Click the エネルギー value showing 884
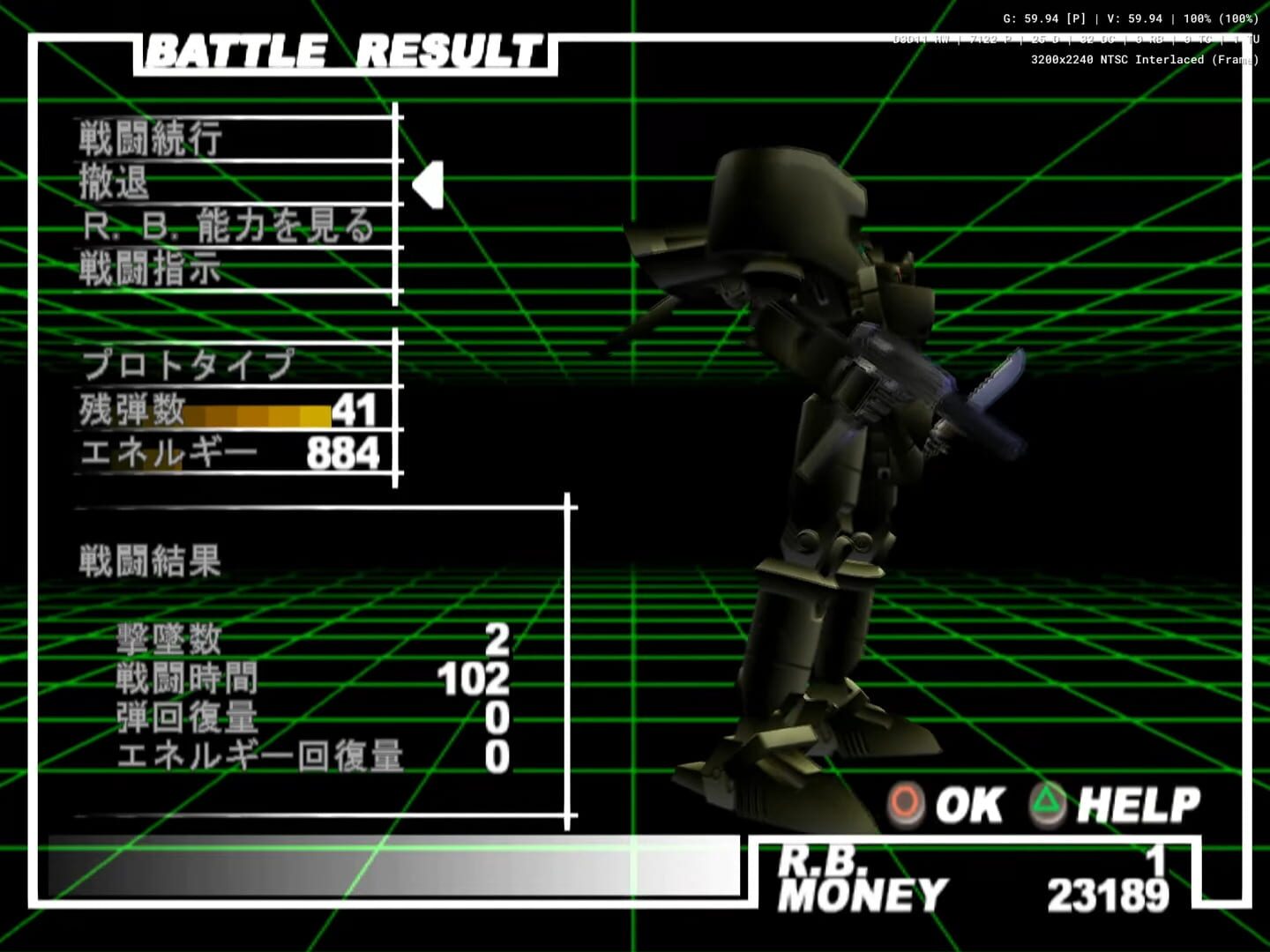This screenshot has height=952, width=1270. coord(343,452)
